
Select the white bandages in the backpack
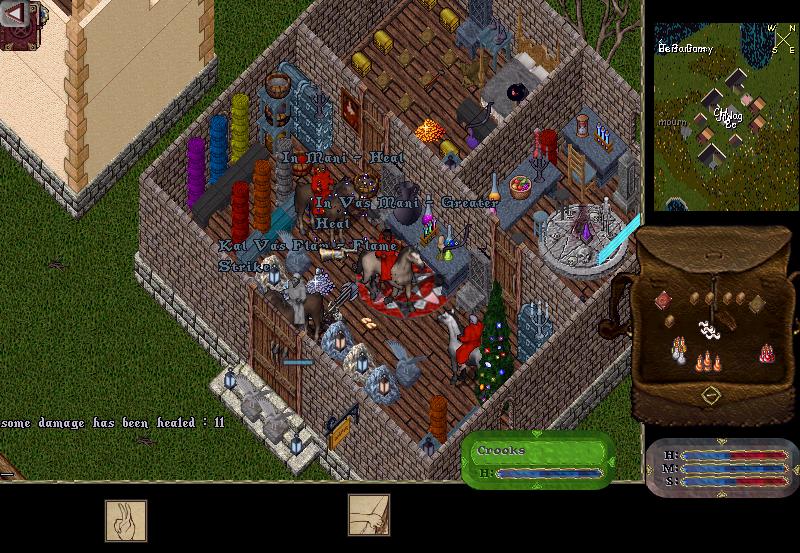pyautogui.click(x=709, y=328)
